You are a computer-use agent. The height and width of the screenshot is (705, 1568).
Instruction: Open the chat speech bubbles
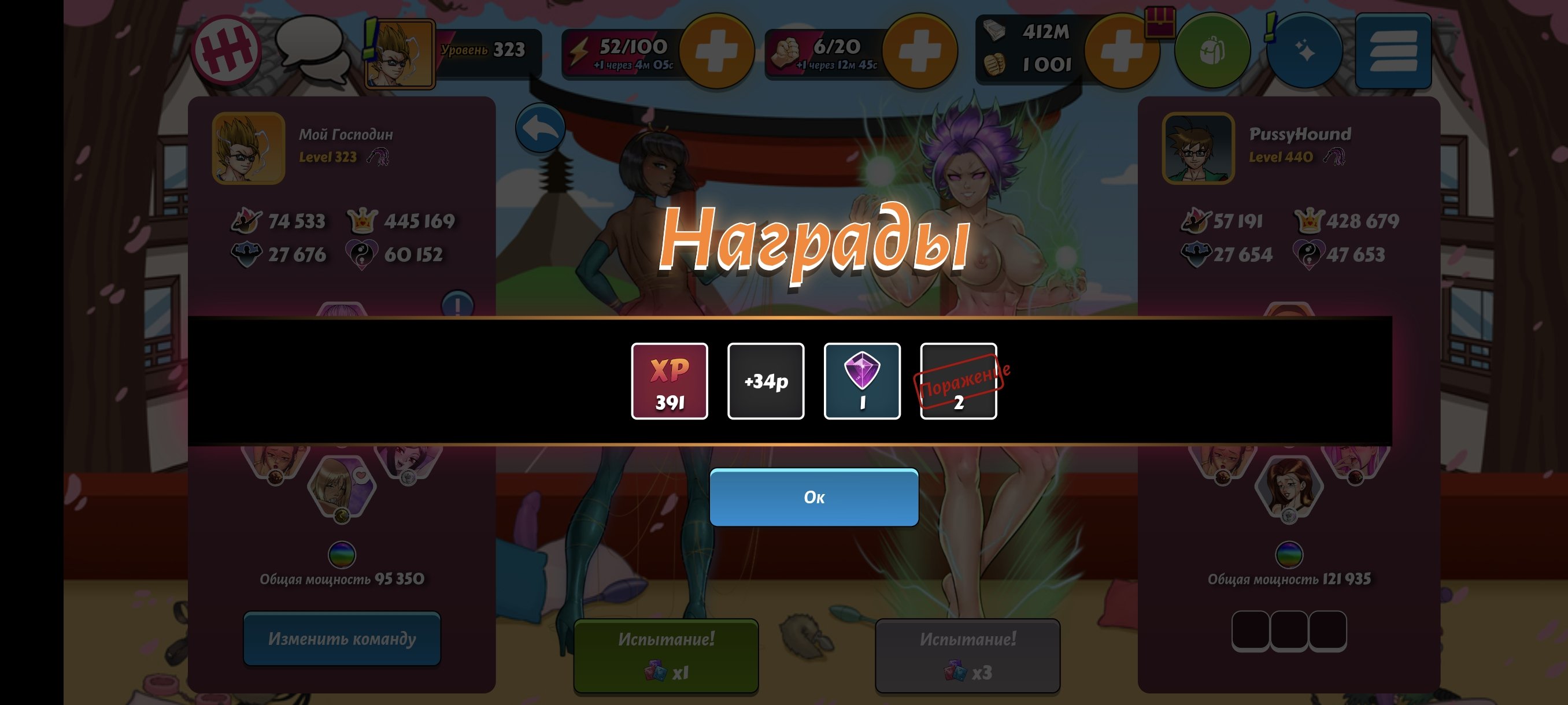pos(312,50)
